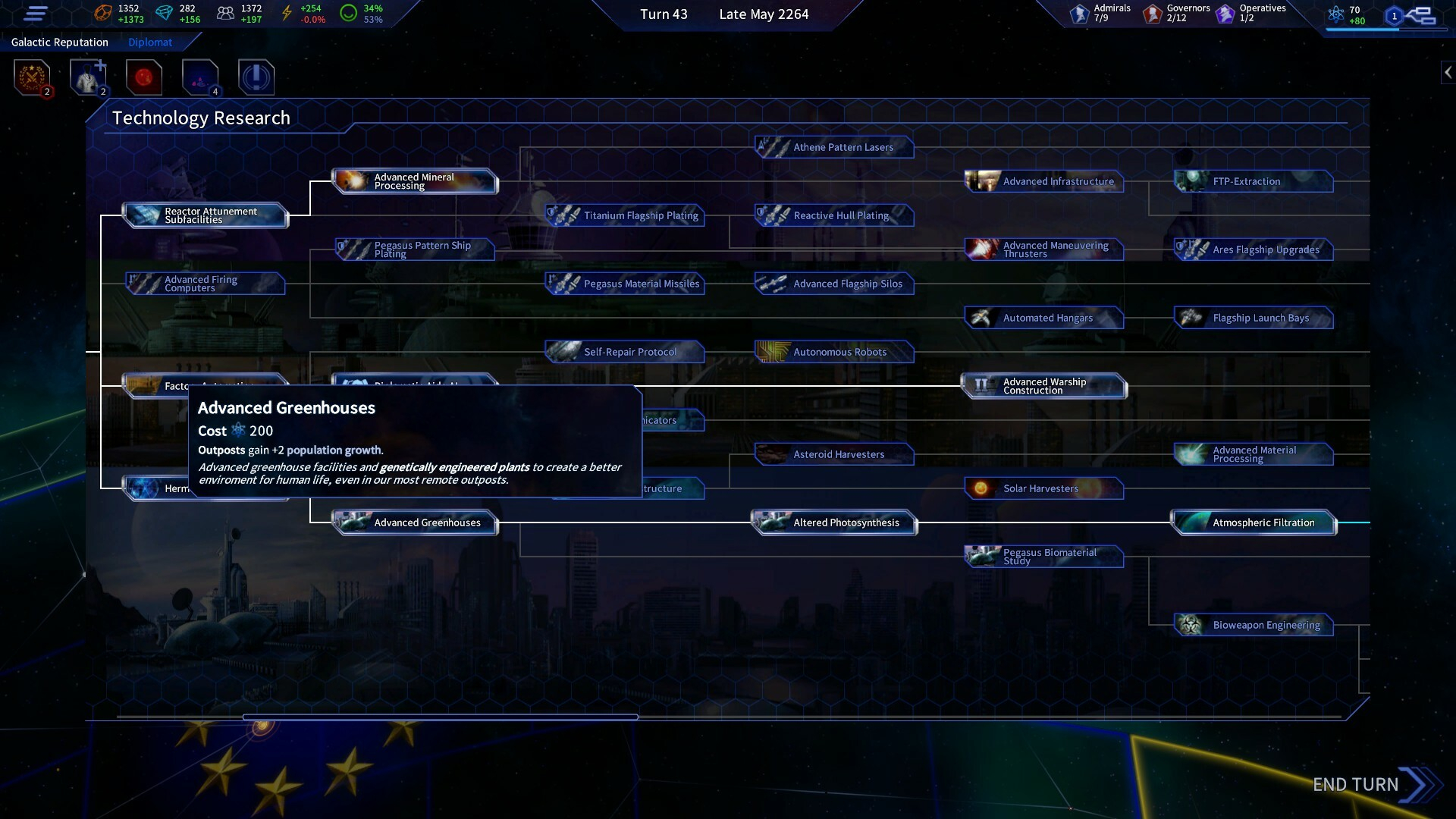Research Advanced Greenhouses technology
Image resolution: width=1456 pixels, height=819 pixels.
pos(415,522)
